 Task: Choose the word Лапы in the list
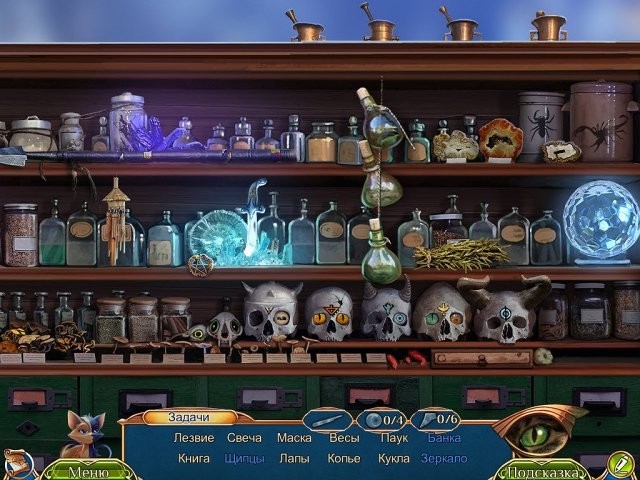[x=294, y=459]
